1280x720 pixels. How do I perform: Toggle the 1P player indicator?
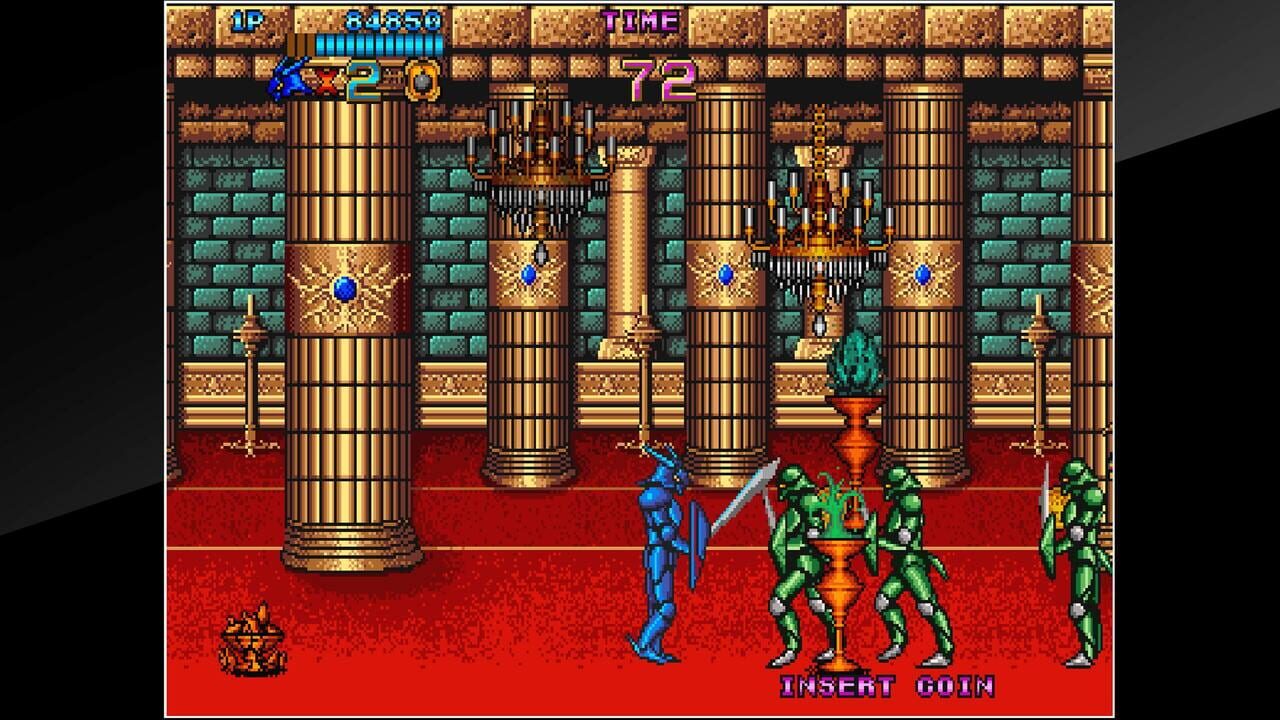point(248,18)
